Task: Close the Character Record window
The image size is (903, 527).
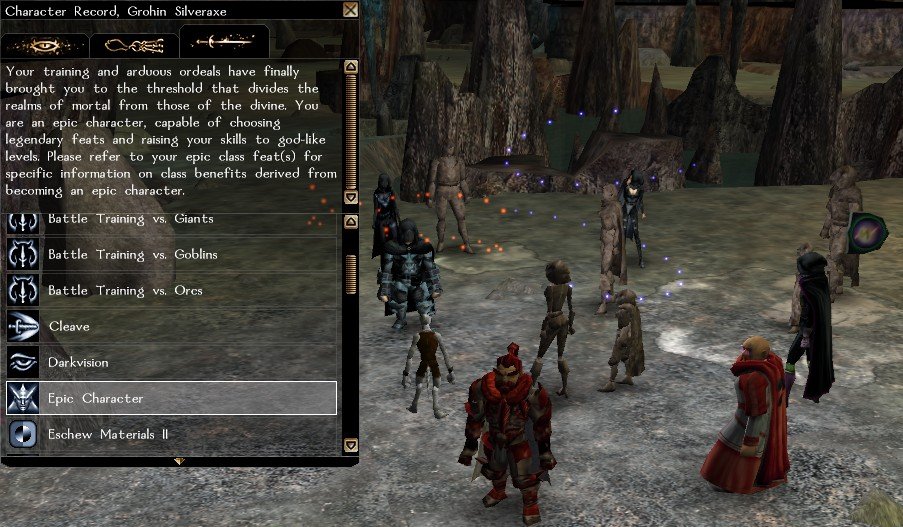Action: point(350,10)
